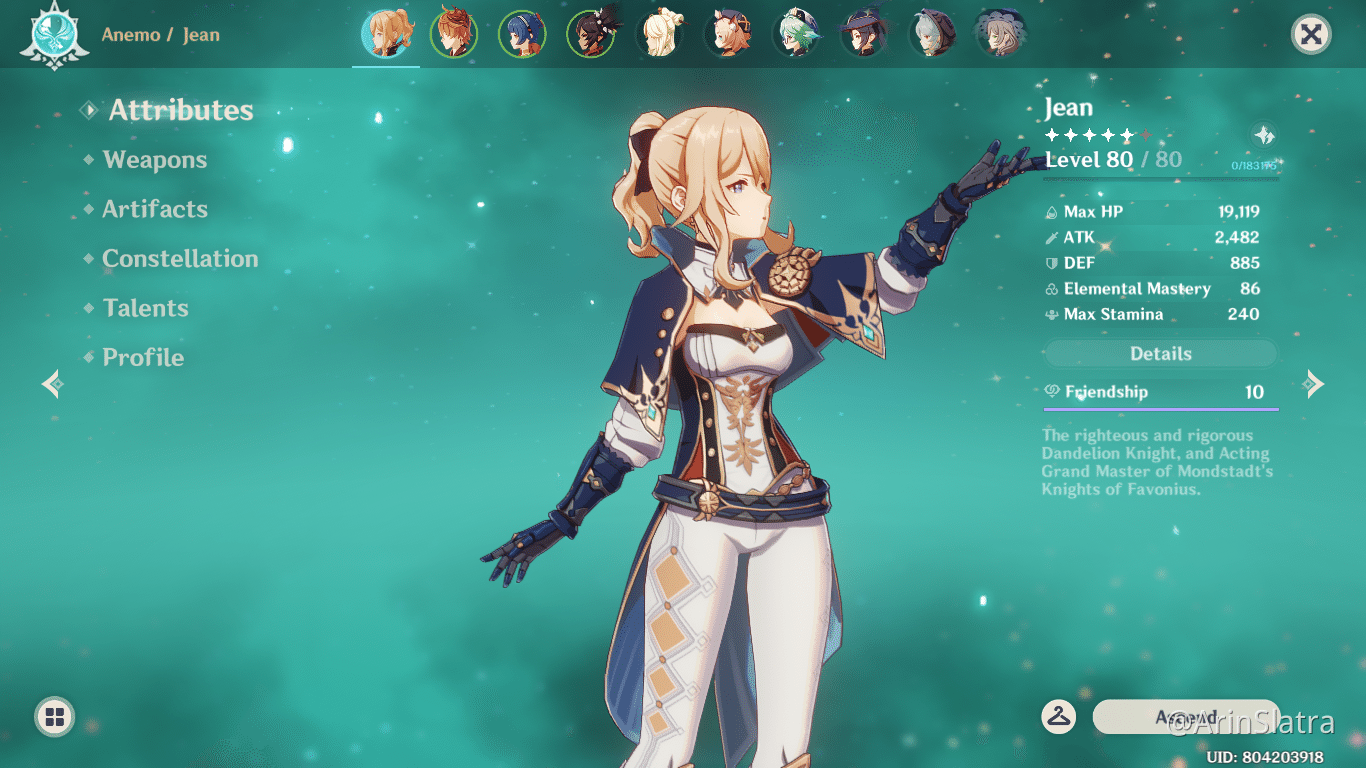
Task: Open the four-square grid view button
Action: (x=54, y=716)
